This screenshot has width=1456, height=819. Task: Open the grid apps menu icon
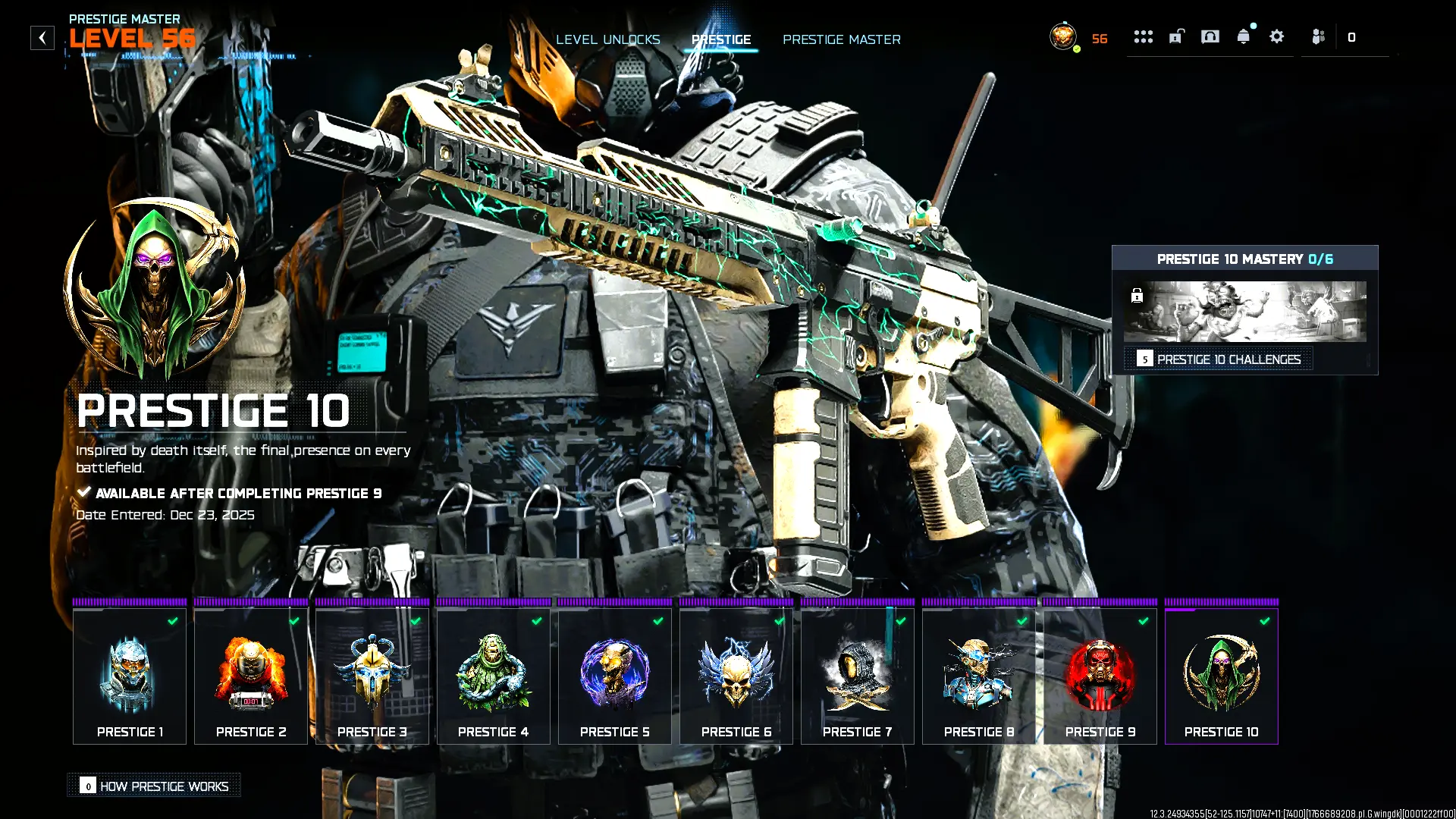[1143, 36]
